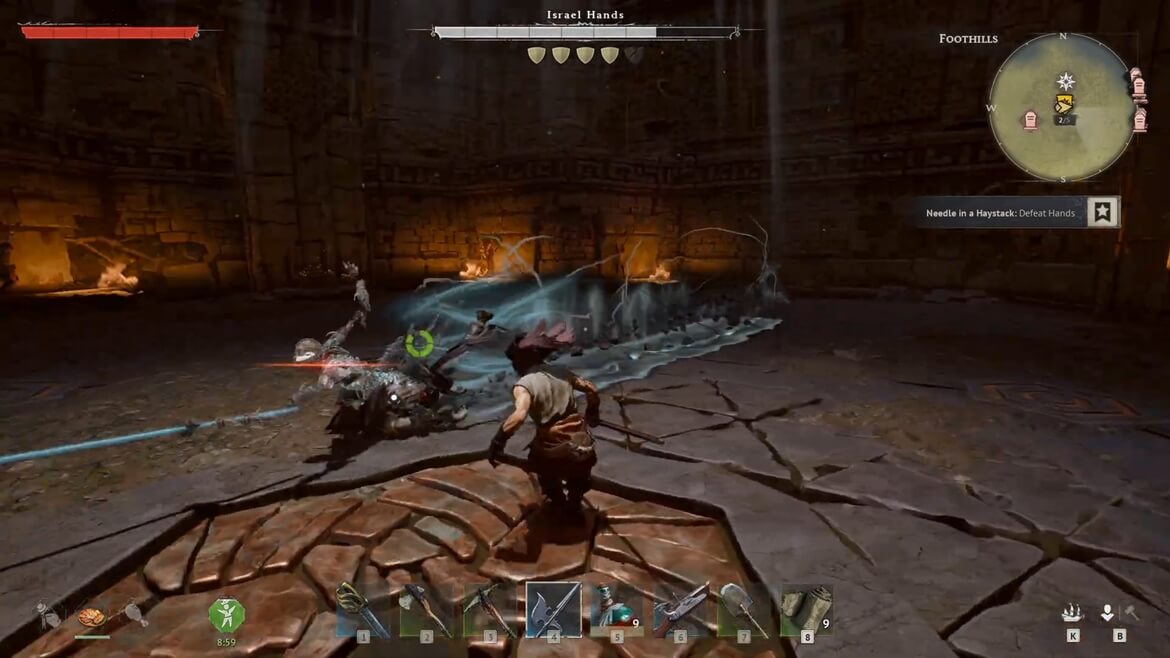
Task: Equip the stone axe in slot 2
Action: pos(426,608)
